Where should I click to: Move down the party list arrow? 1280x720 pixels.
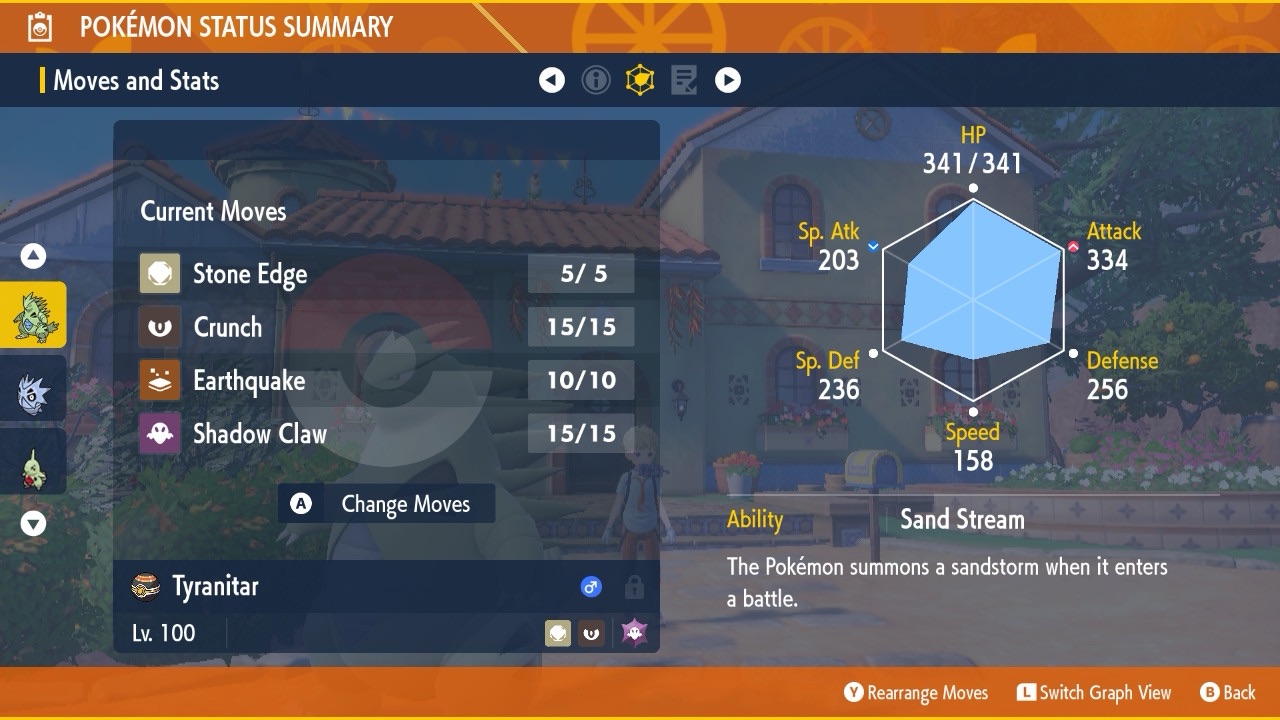click(34, 523)
